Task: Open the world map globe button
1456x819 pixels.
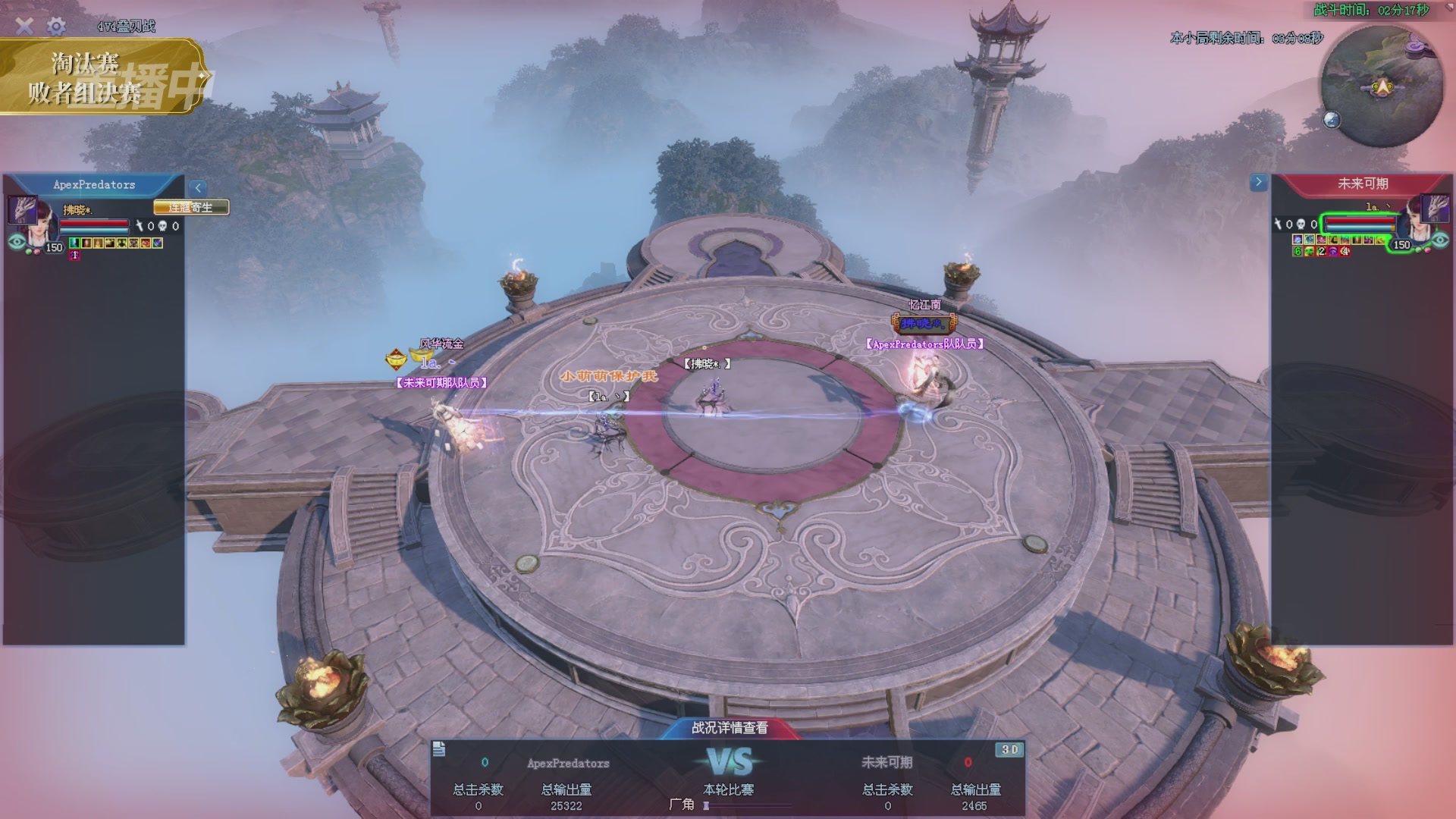Action: tap(1332, 120)
